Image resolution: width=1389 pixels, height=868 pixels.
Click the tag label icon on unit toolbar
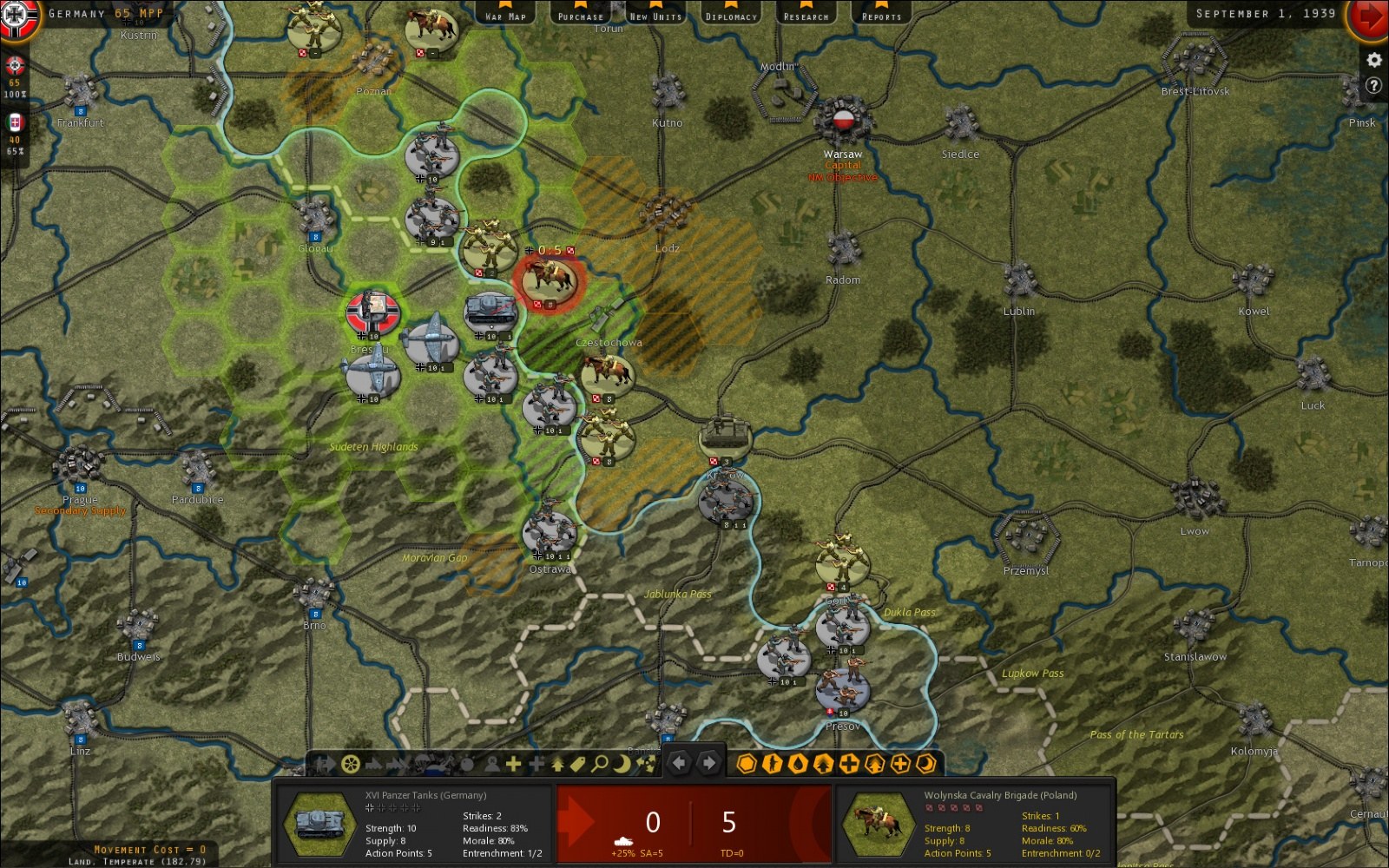point(578,764)
